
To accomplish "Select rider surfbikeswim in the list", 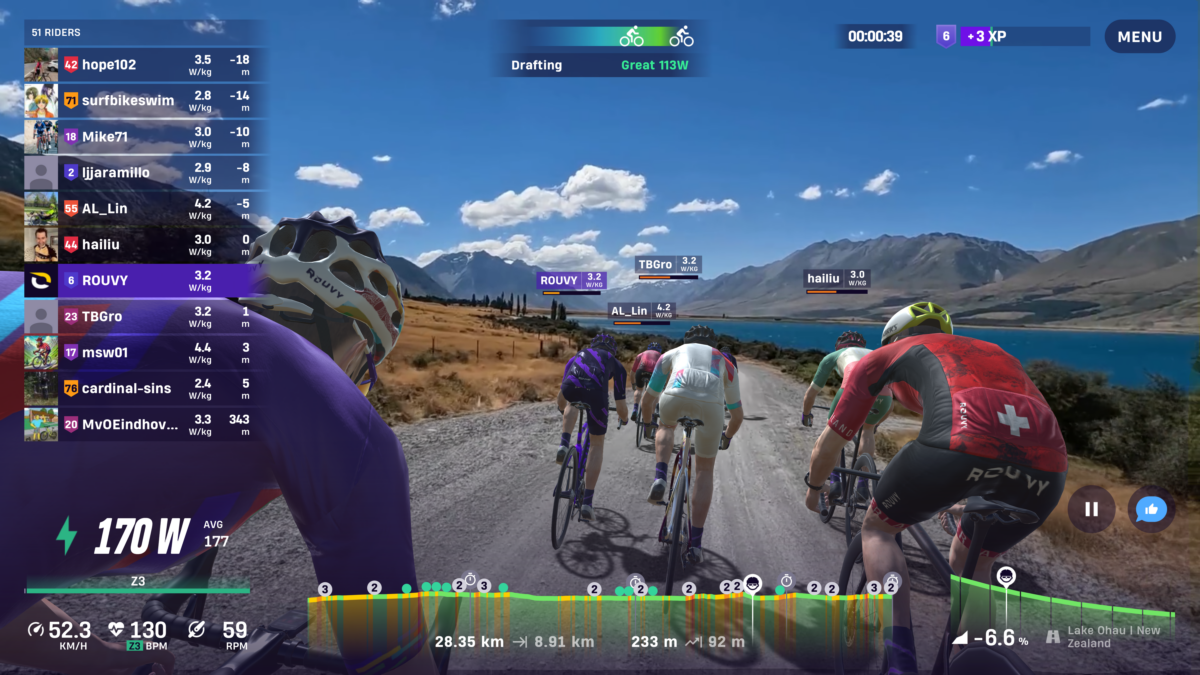I will tap(145, 101).
